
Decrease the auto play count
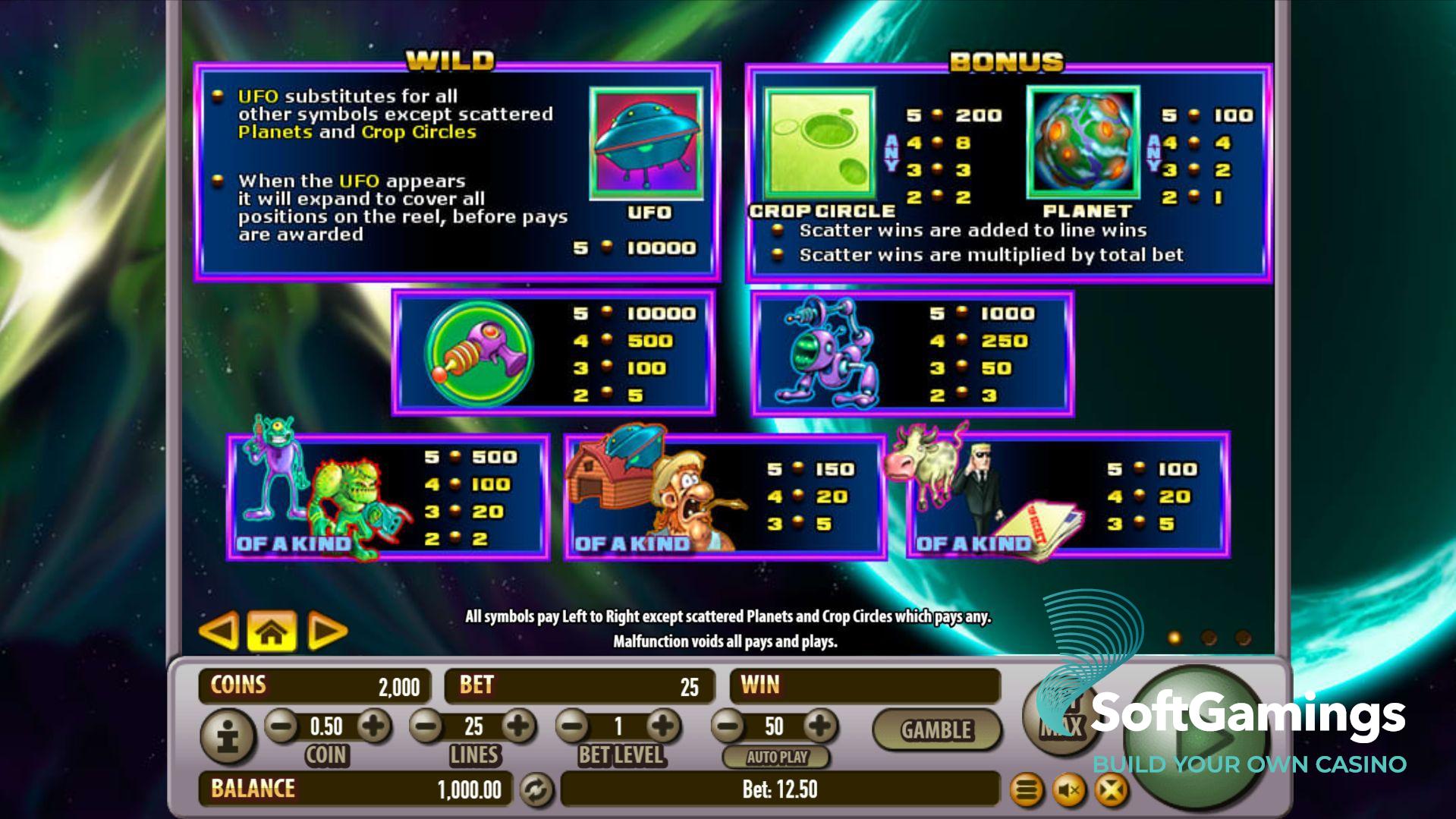728,726
